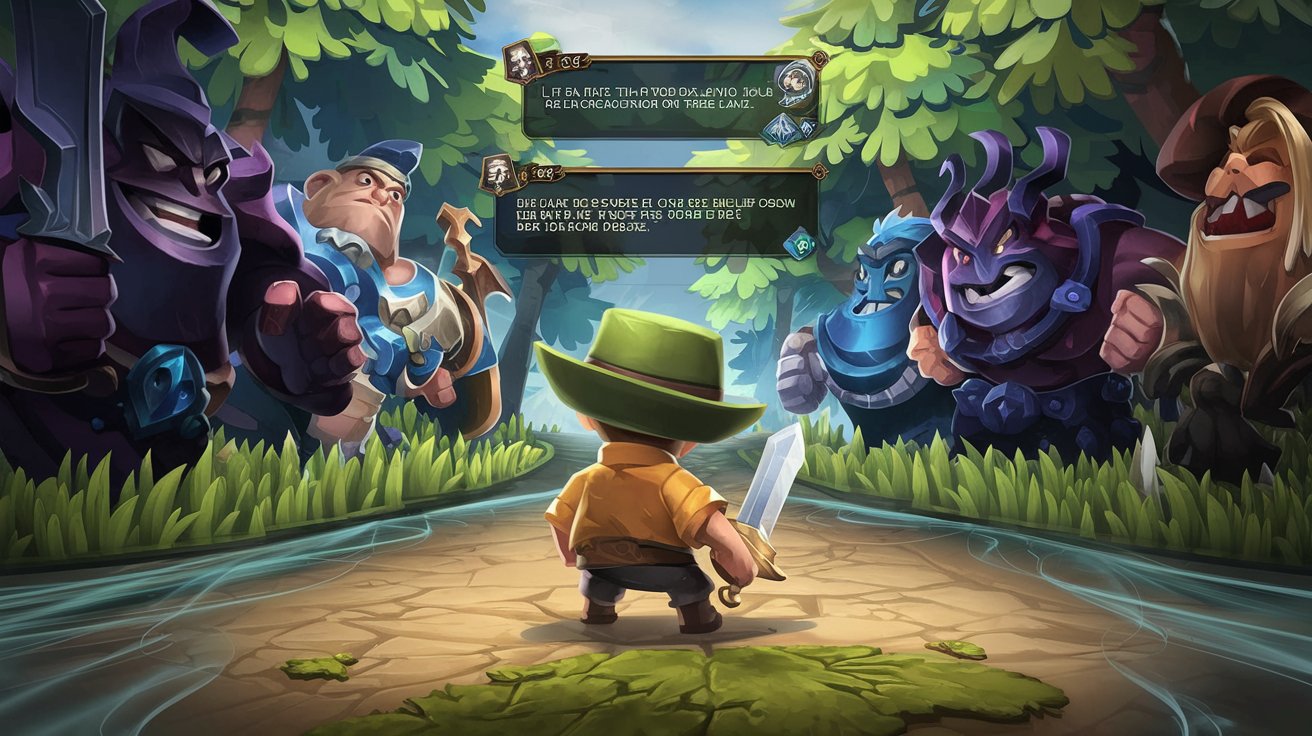
Task: Click the teal gem icon
Action: pyautogui.click(x=803, y=241)
